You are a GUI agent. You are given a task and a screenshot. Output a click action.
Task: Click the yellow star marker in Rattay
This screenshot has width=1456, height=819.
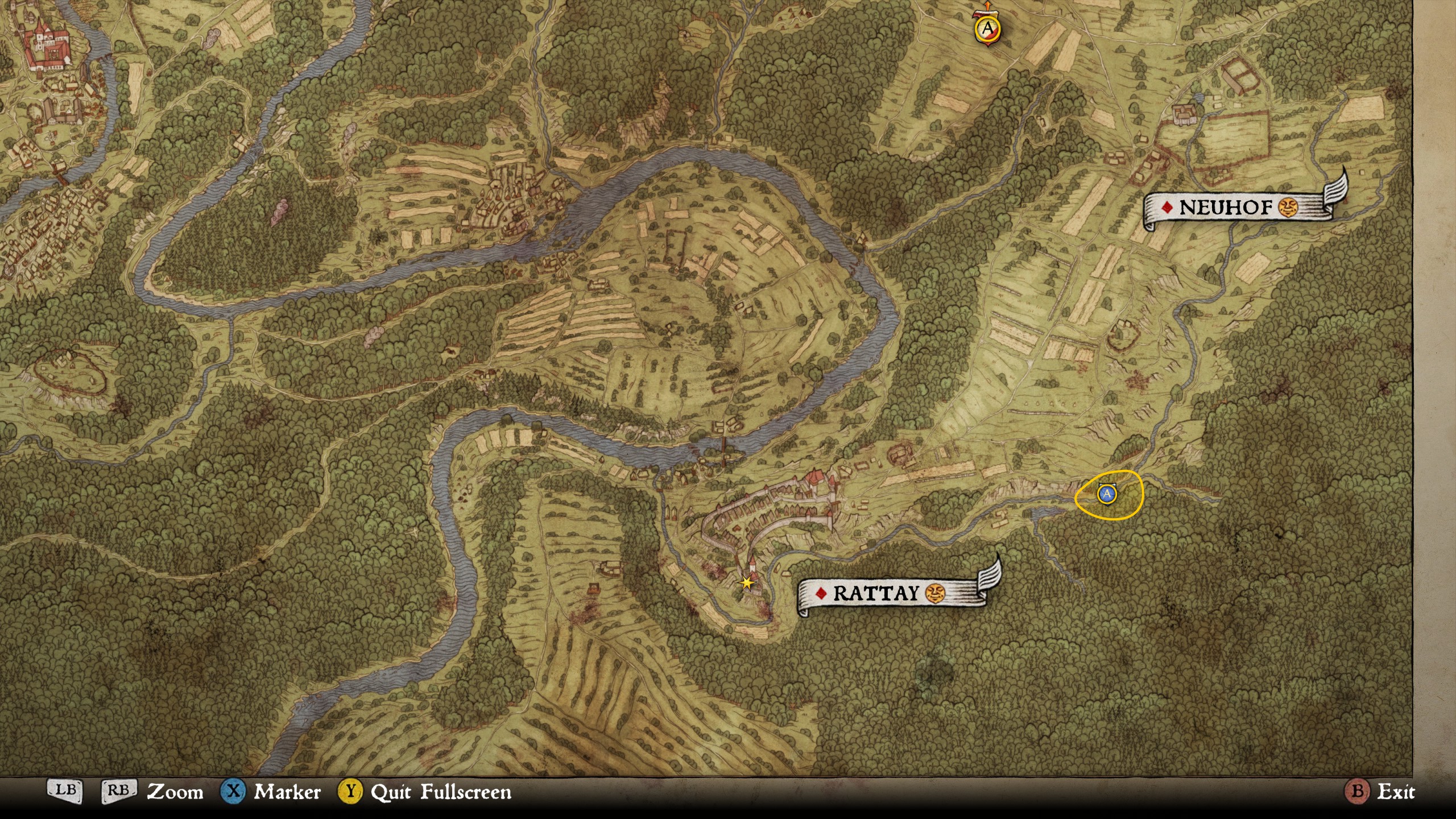pos(746,583)
